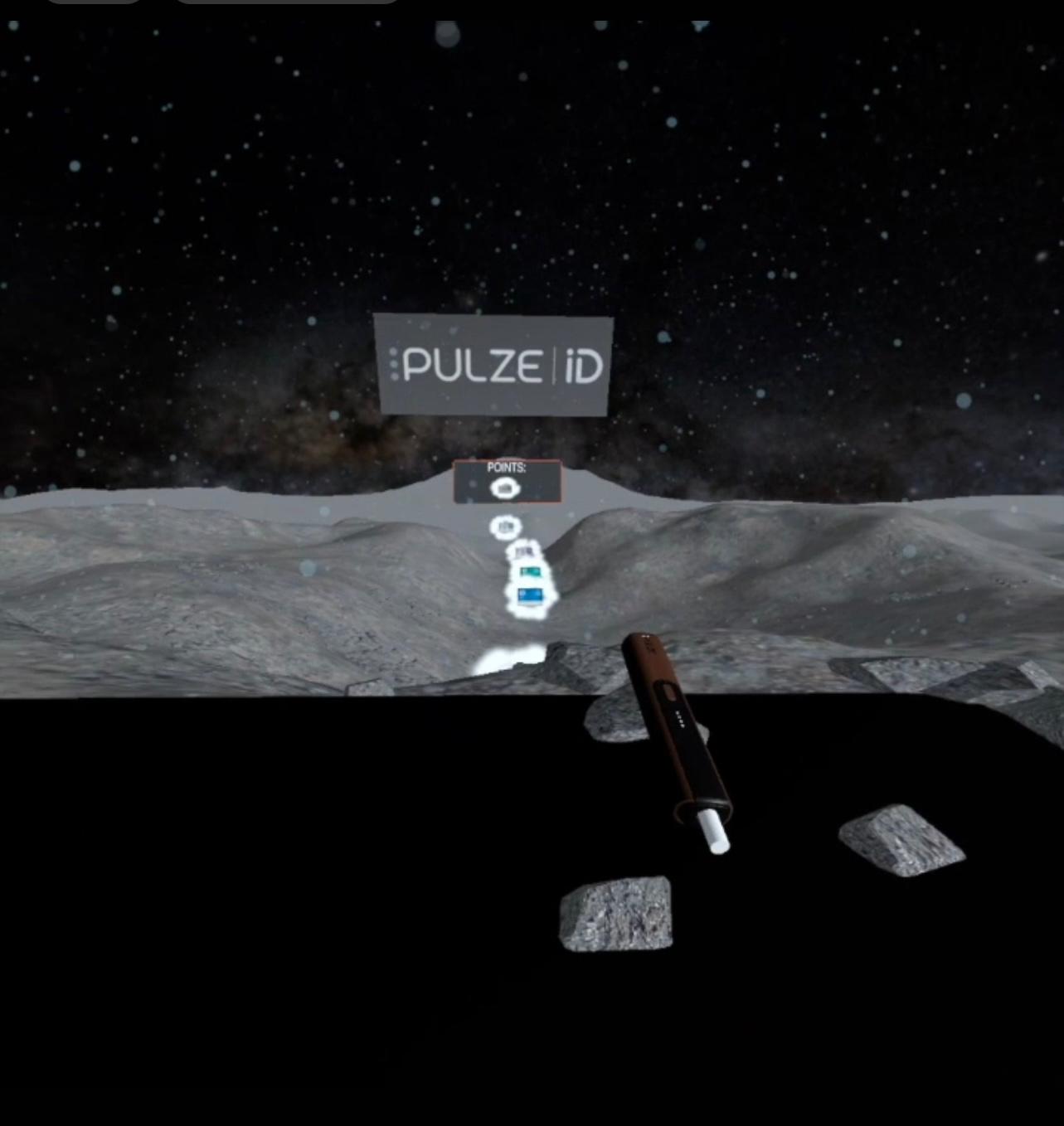Select the POINTS header label

tap(506, 467)
